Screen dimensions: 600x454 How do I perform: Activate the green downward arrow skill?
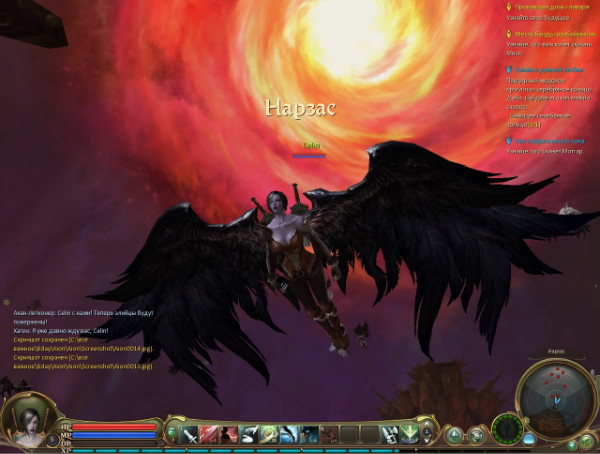click(411, 435)
